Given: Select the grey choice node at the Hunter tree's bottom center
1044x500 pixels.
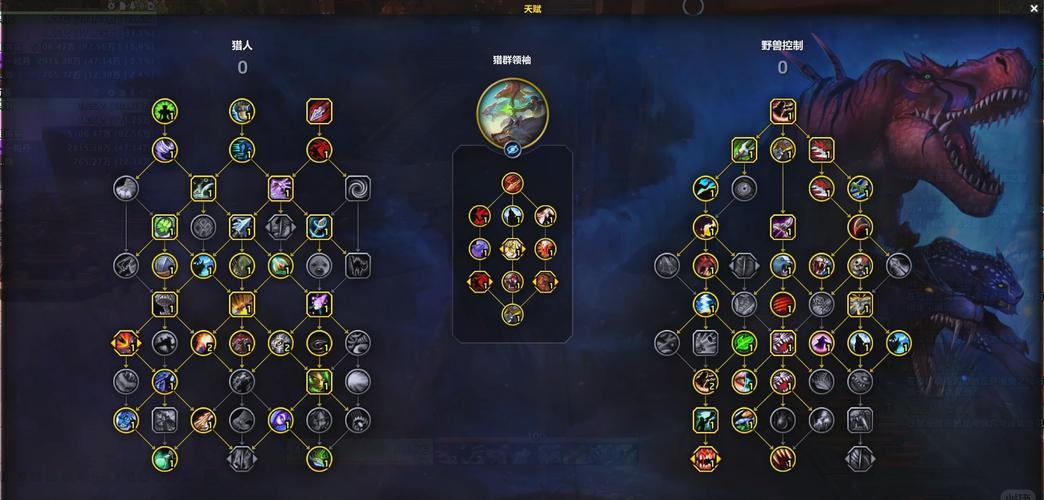Looking at the screenshot, I should tap(241, 459).
